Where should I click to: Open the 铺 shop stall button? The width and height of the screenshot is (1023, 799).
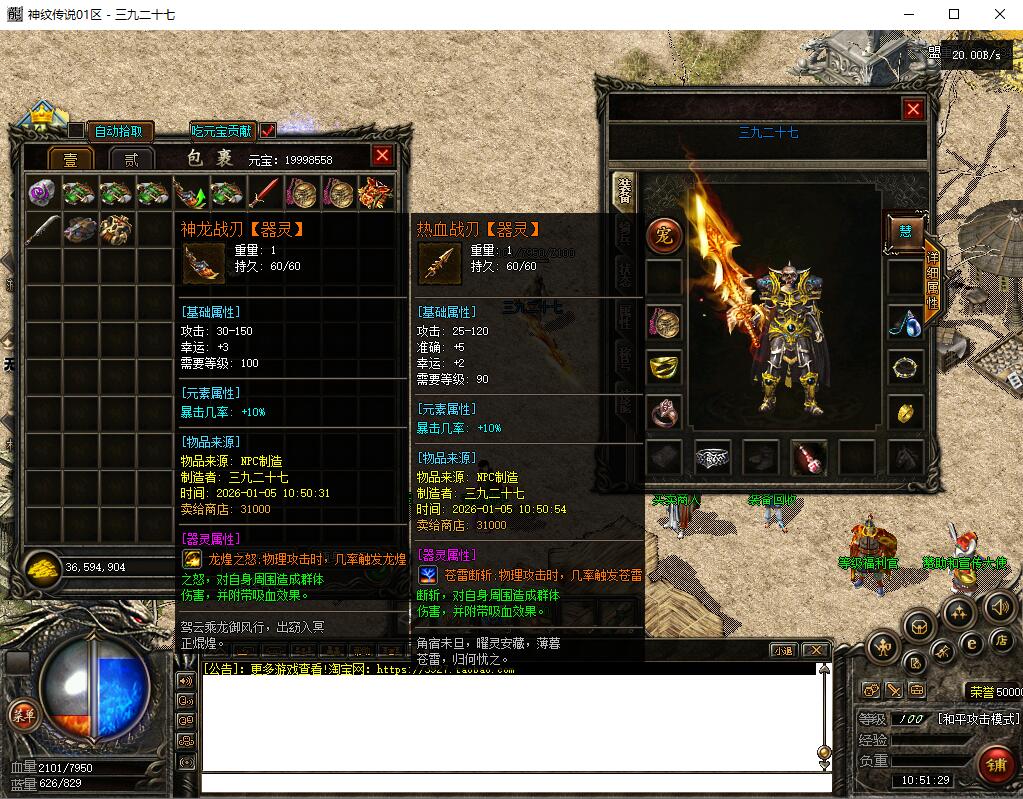pos(996,764)
